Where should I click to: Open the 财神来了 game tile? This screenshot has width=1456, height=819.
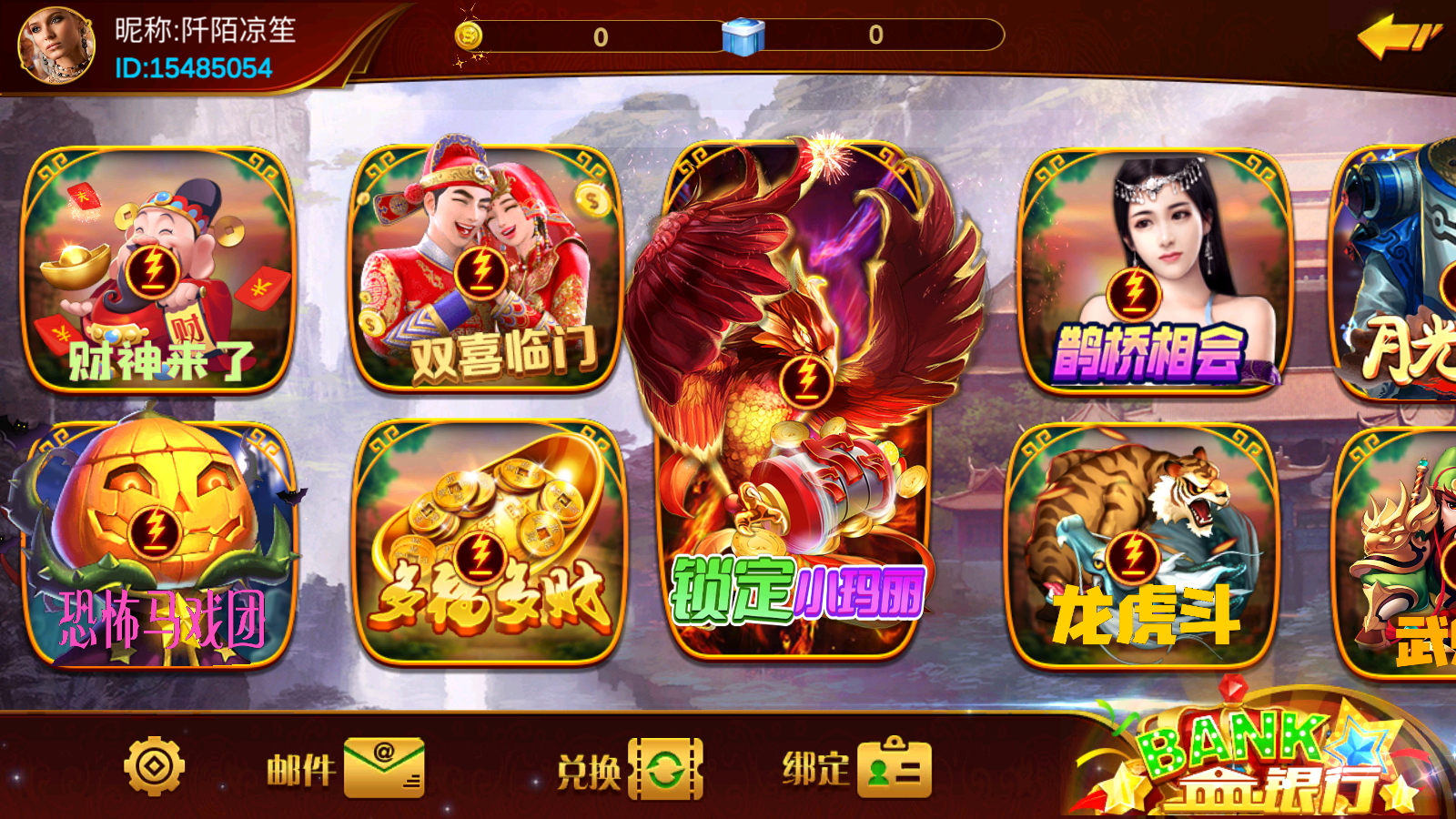[x=157, y=270]
